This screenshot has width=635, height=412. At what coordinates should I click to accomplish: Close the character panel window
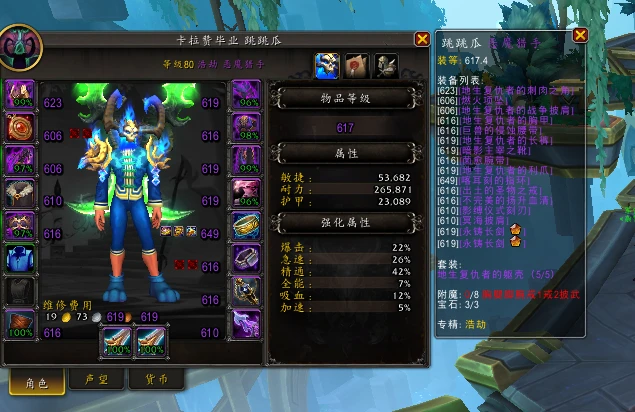point(422,39)
